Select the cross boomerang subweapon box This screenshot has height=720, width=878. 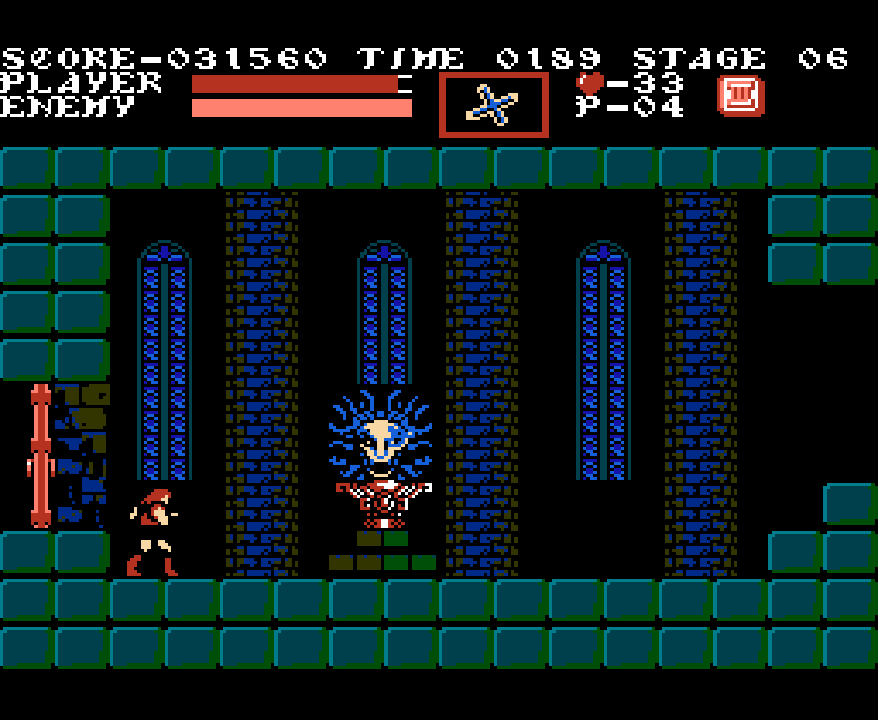pos(493,105)
